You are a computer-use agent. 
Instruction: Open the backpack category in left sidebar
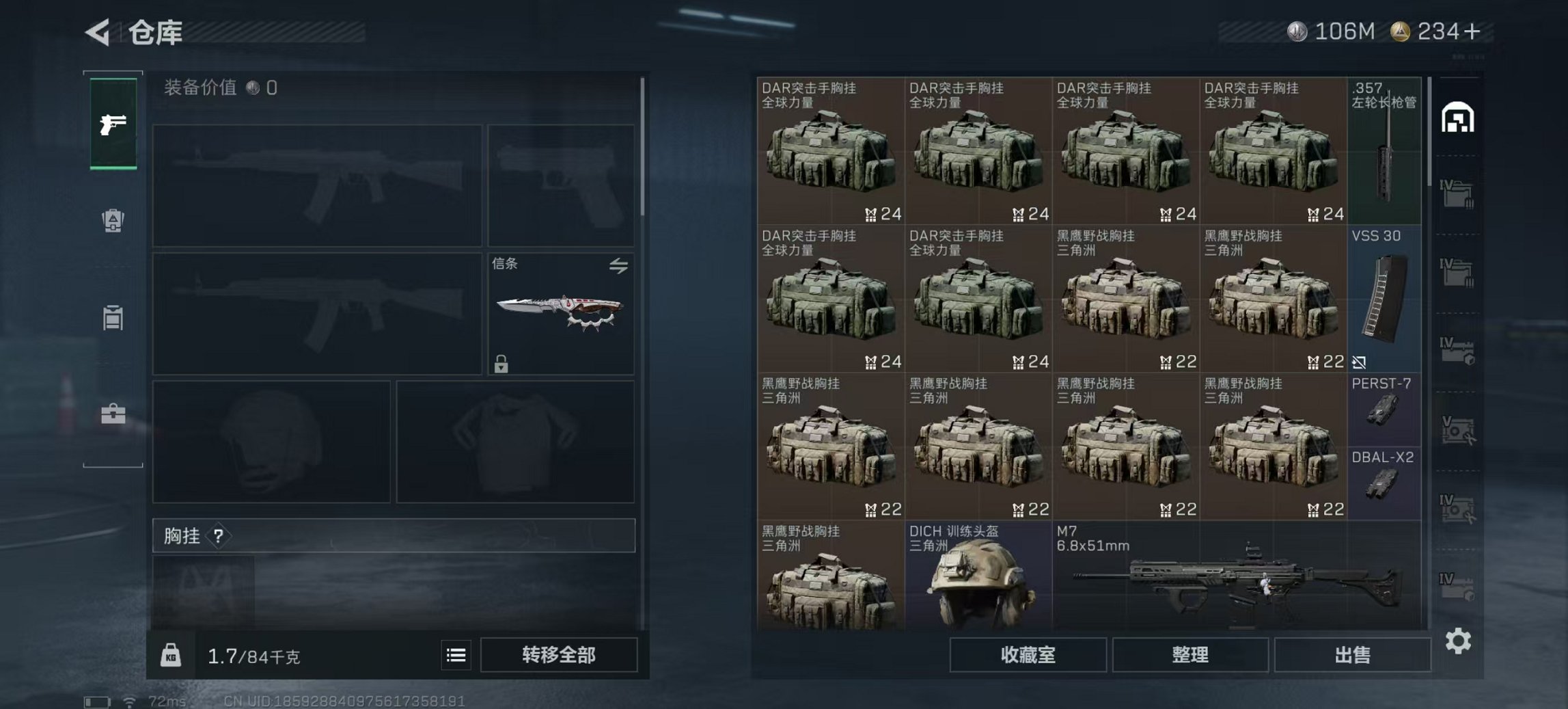click(x=115, y=221)
